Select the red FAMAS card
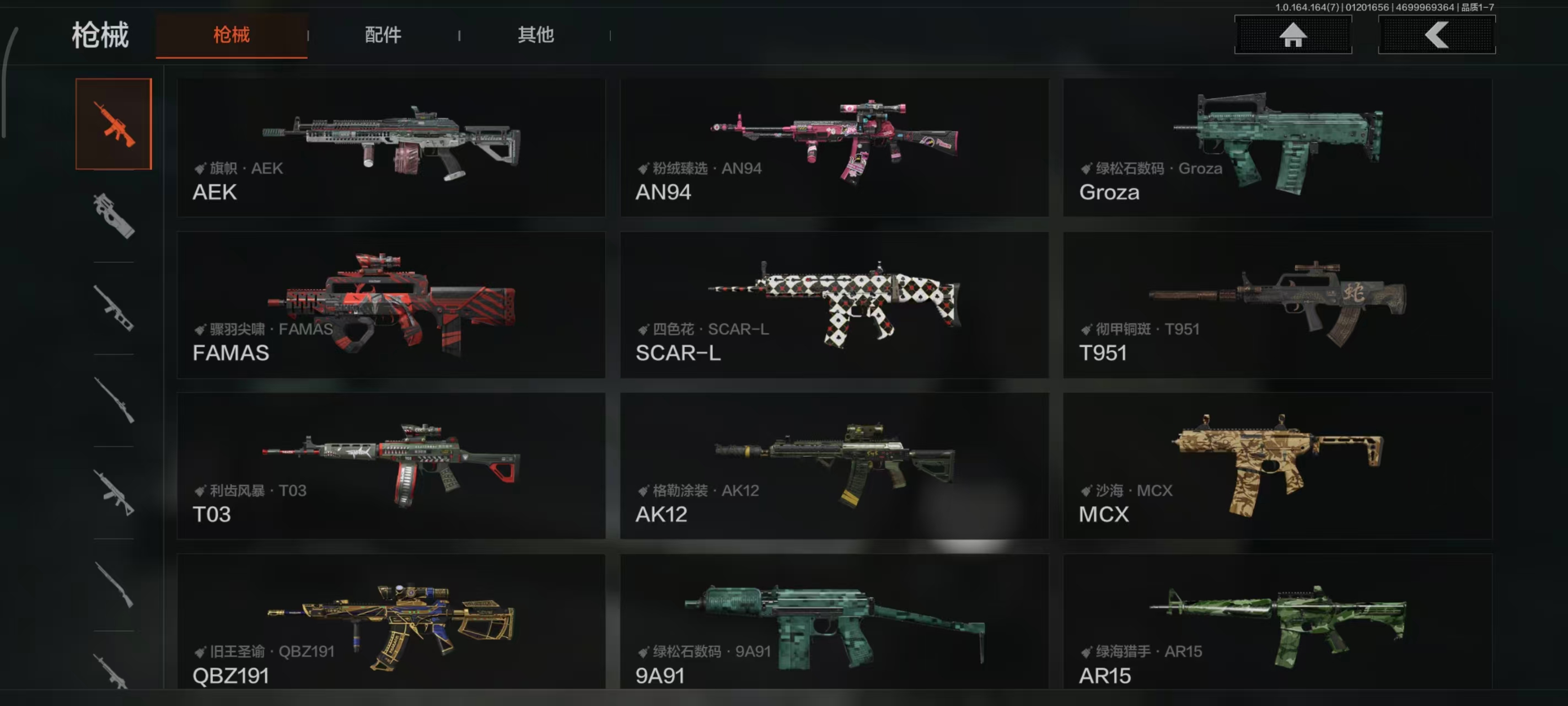 (x=391, y=304)
